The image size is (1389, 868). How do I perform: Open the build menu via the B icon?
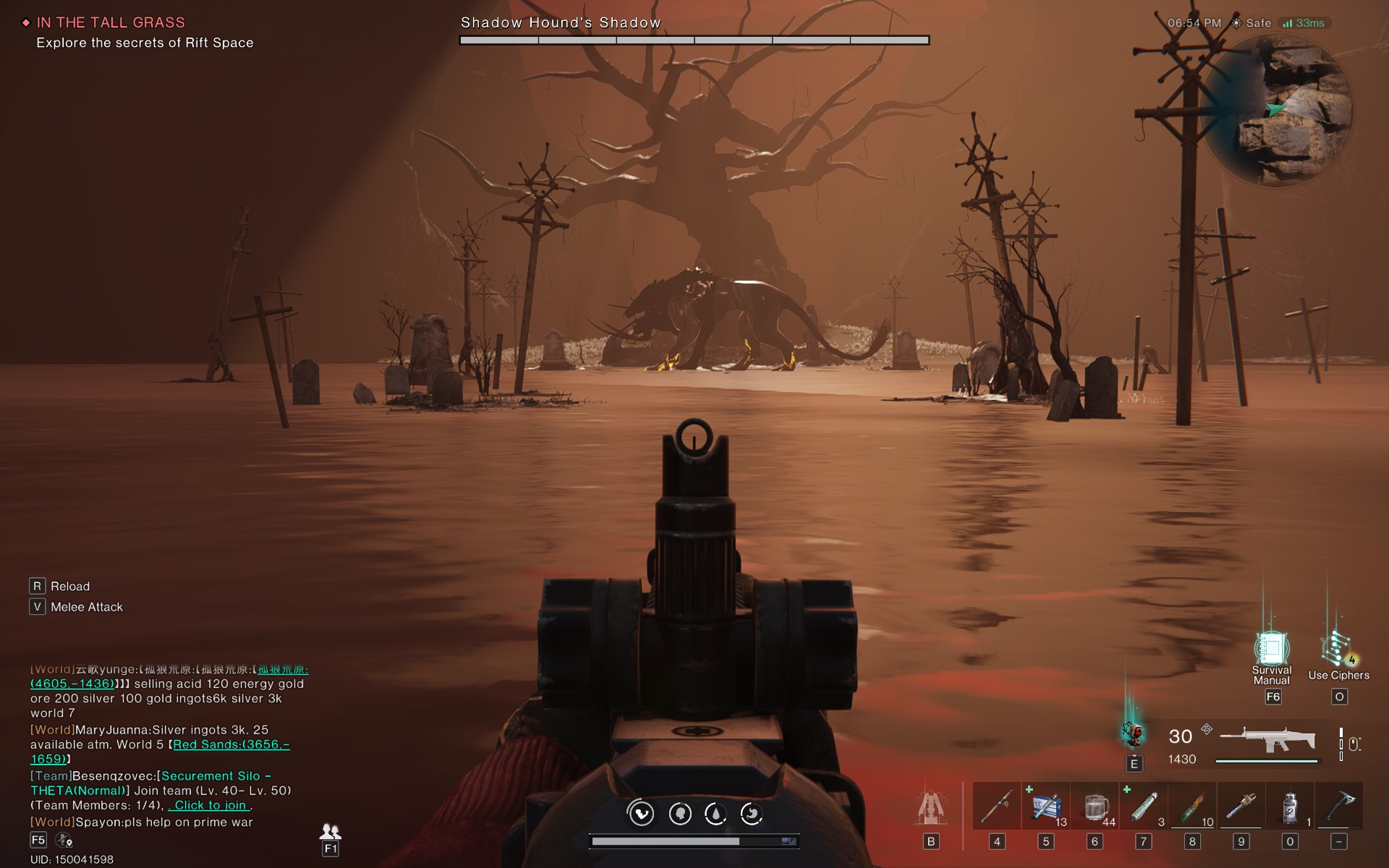point(932,809)
